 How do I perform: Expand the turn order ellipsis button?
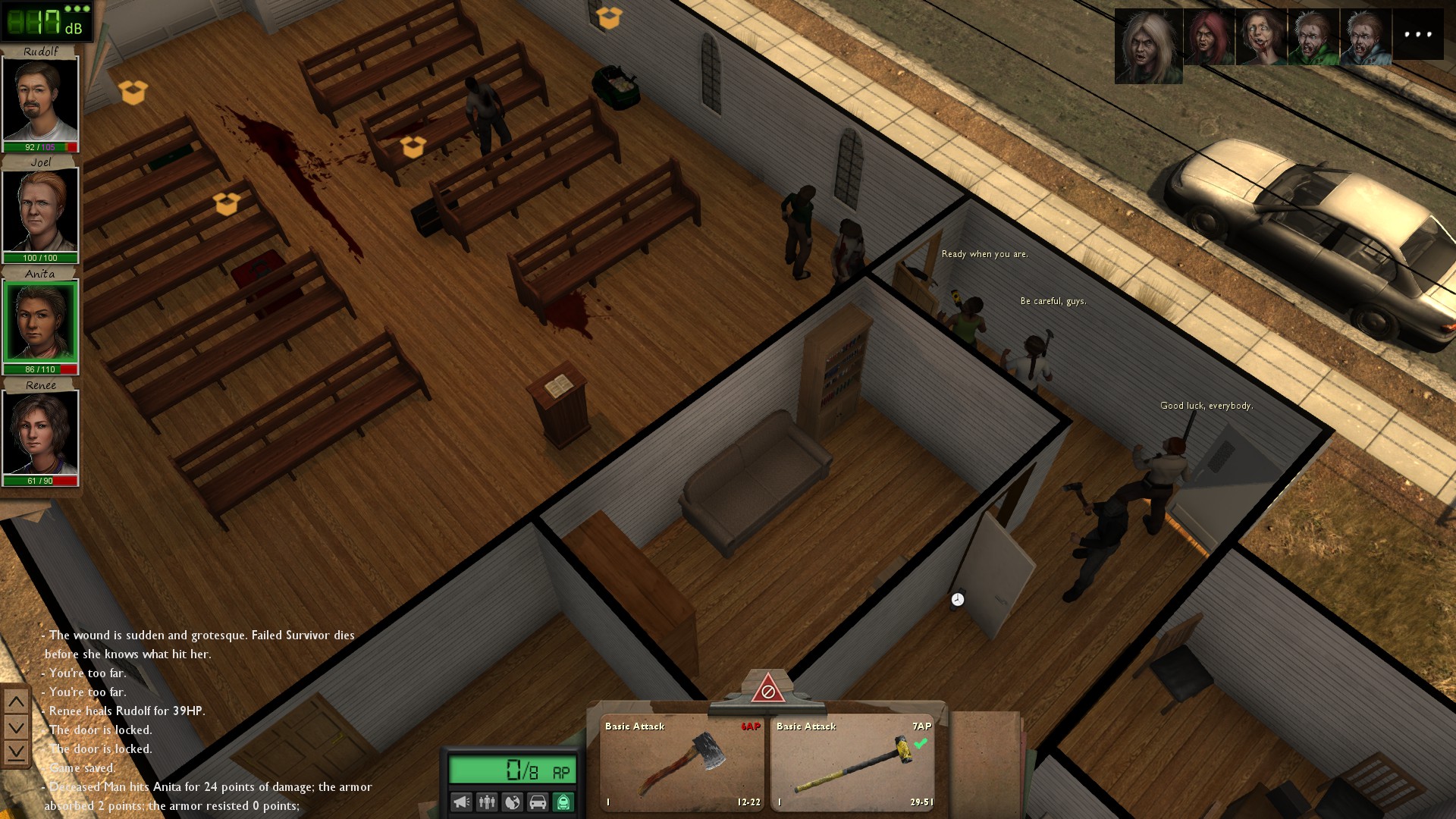[1418, 34]
